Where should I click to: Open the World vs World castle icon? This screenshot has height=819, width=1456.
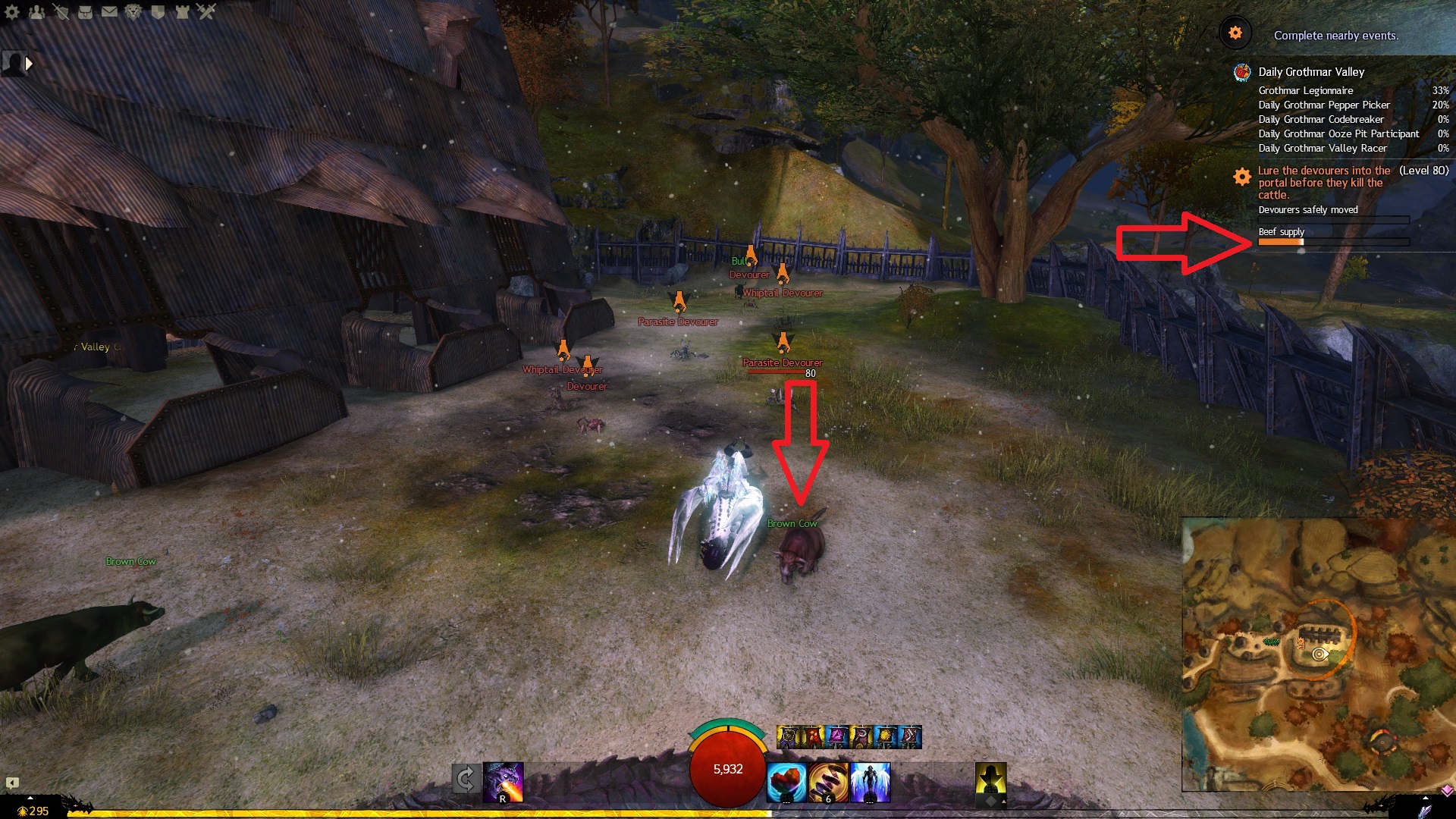(182, 11)
